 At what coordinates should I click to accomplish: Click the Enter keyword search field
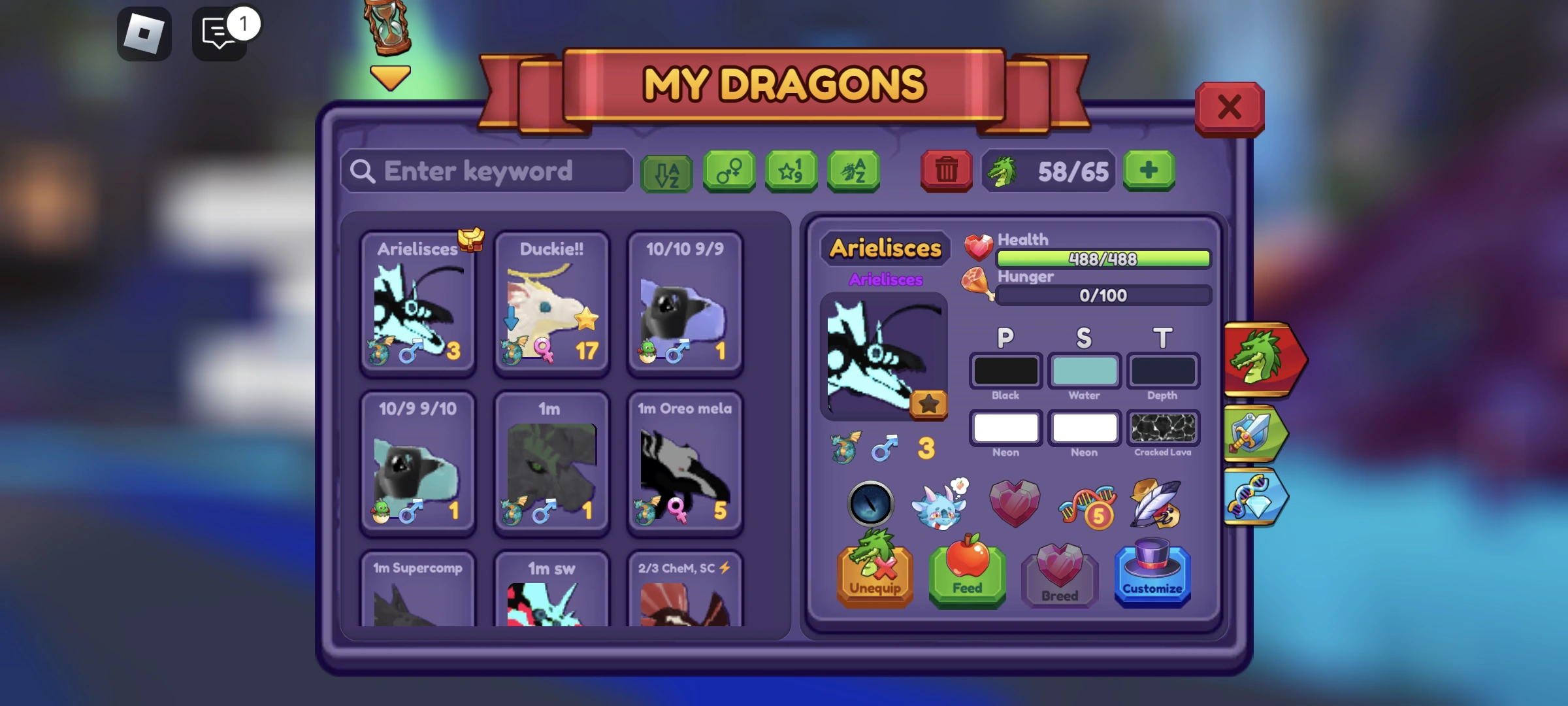click(x=487, y=171)
